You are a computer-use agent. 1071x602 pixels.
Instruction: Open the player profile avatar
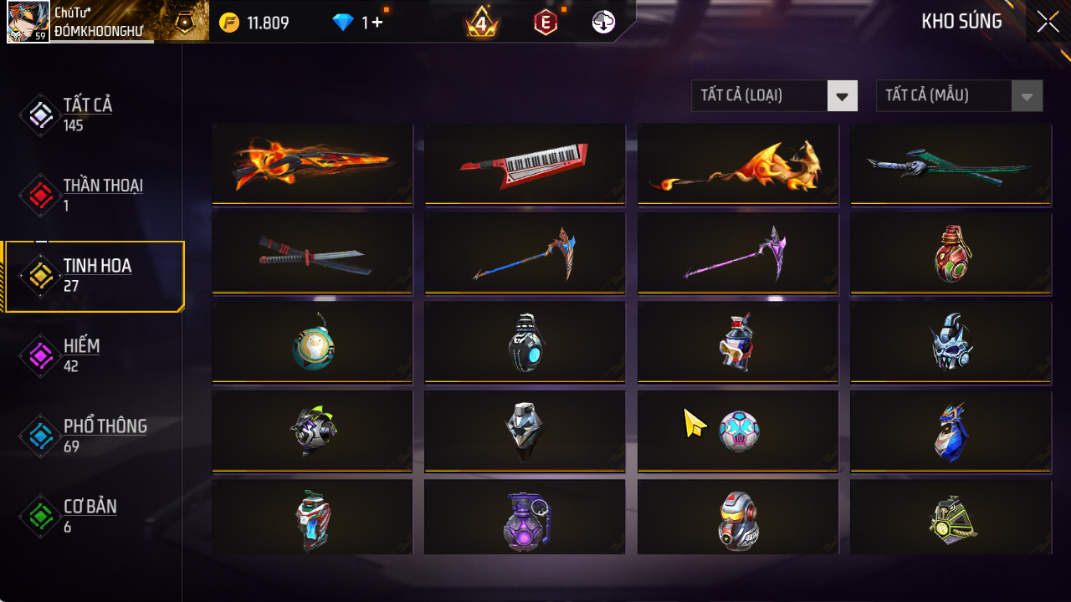(28, 22)
